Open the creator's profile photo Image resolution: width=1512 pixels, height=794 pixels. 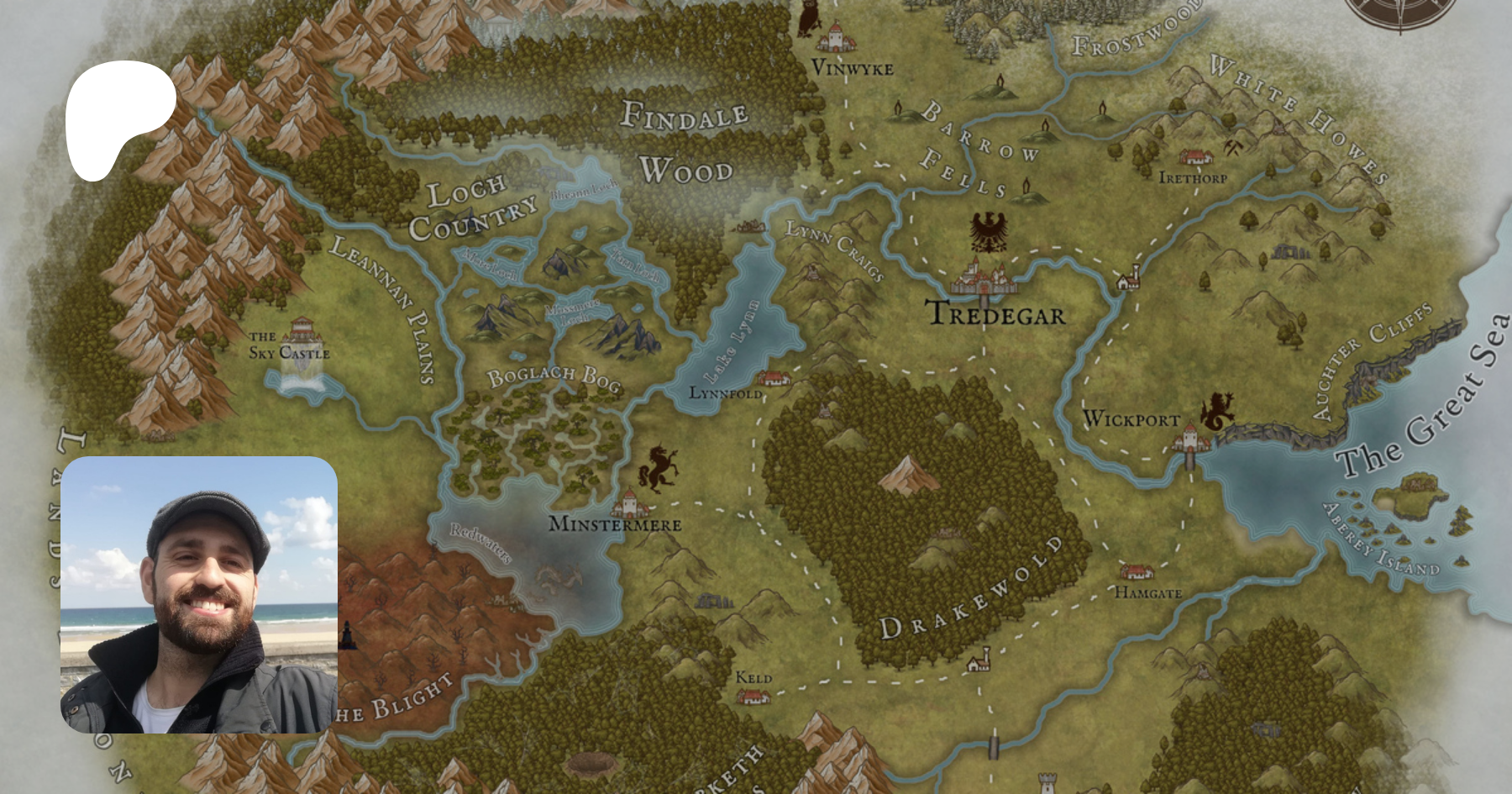pyautogui.click(x=199, y=595)
